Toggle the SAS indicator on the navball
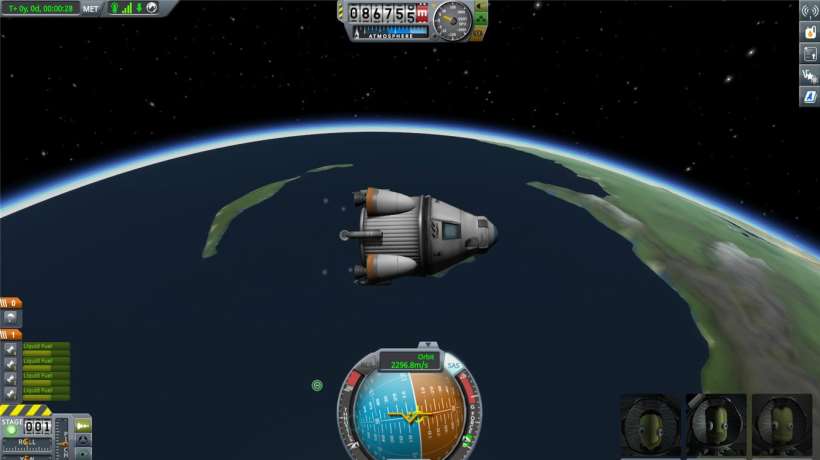Screen dimensions: 820x460 point(453,365)
